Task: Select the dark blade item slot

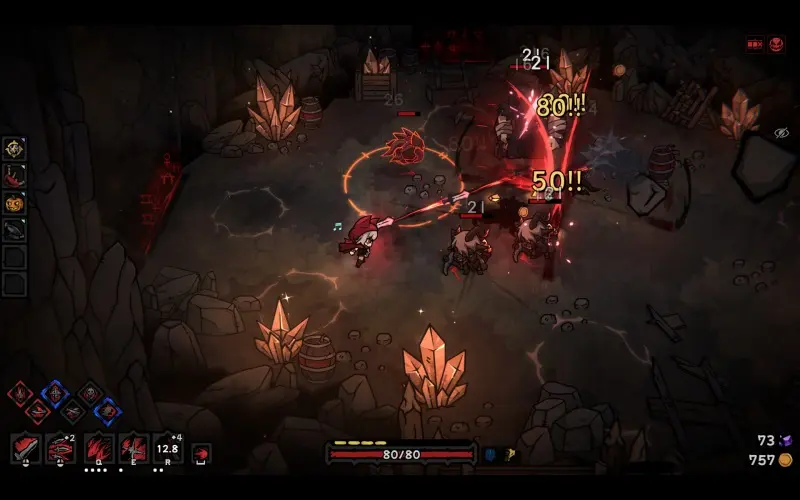Action: point(14,230)
